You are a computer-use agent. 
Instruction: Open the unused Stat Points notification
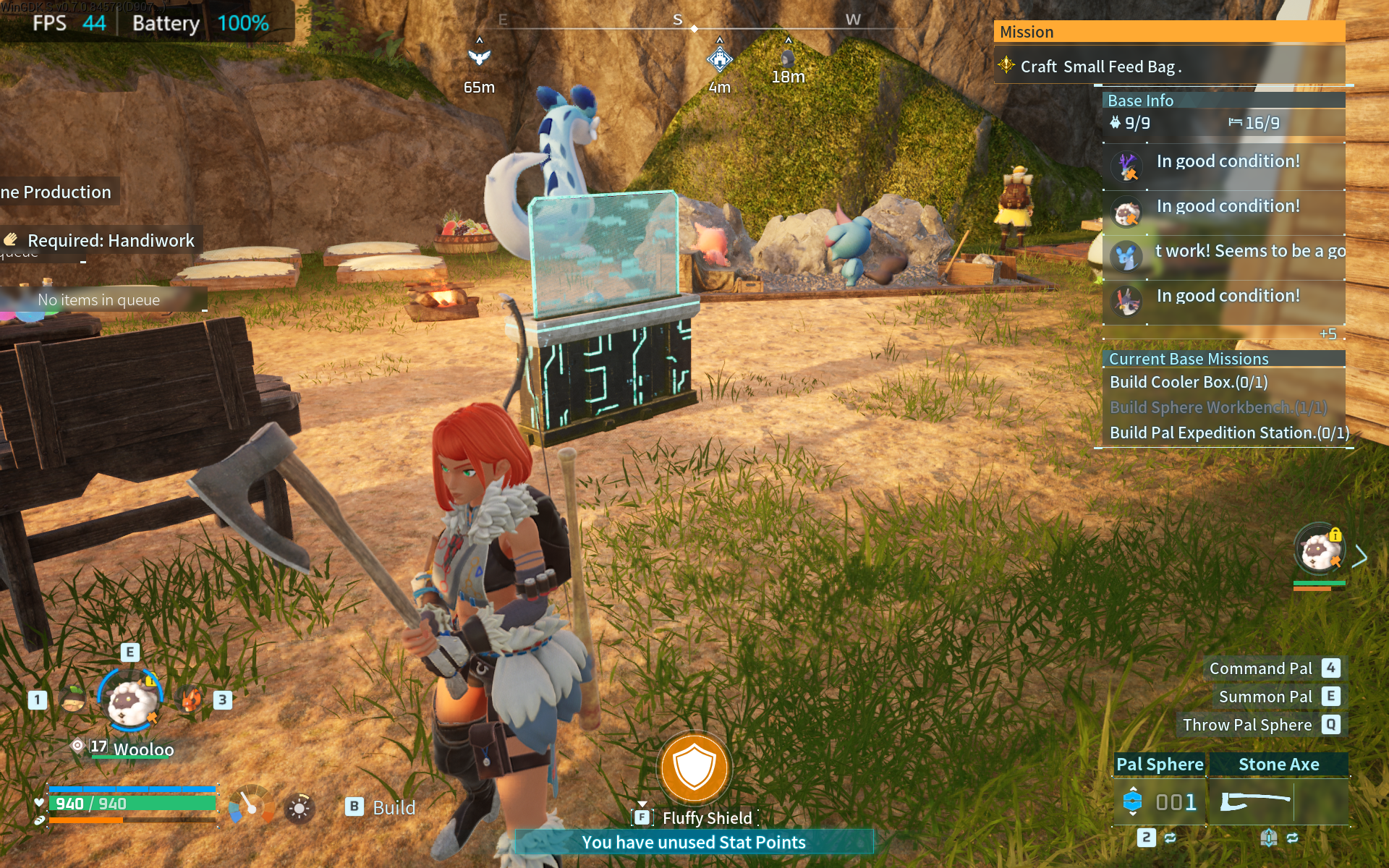pyautogui.click(x=693, y=842)
